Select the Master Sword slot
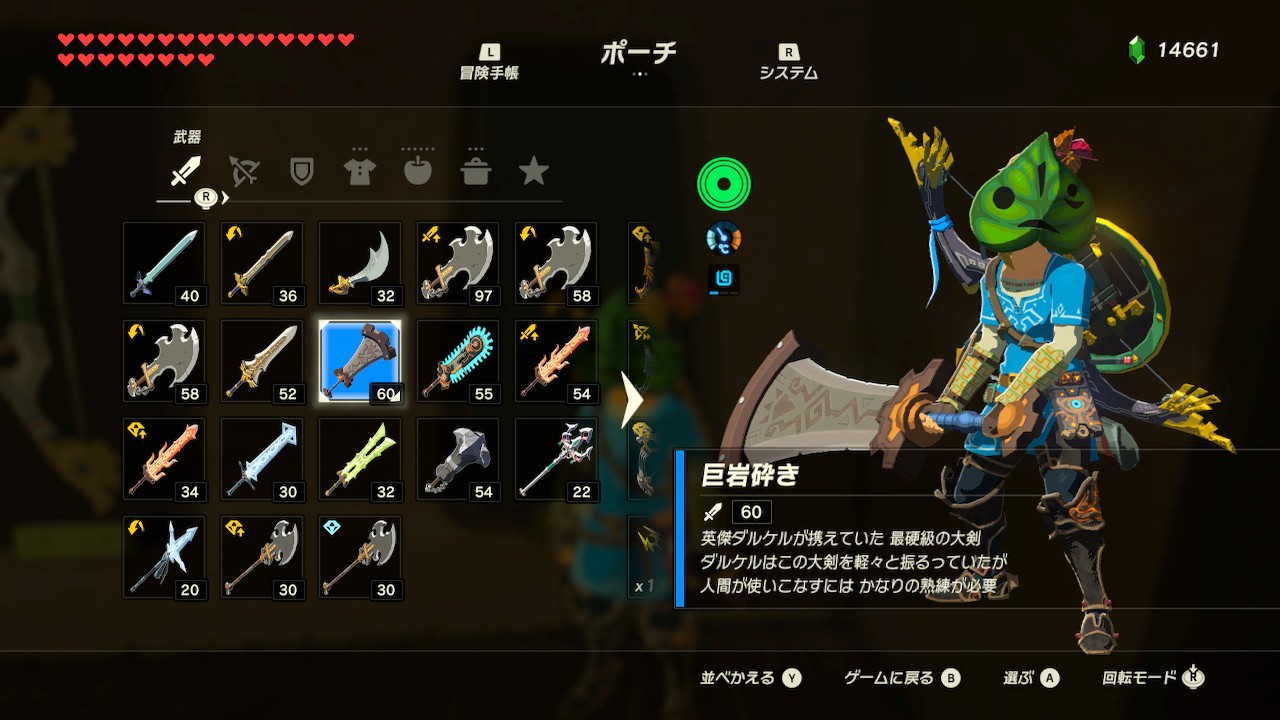Screen dimensions: 1280x720 point(164,263)
